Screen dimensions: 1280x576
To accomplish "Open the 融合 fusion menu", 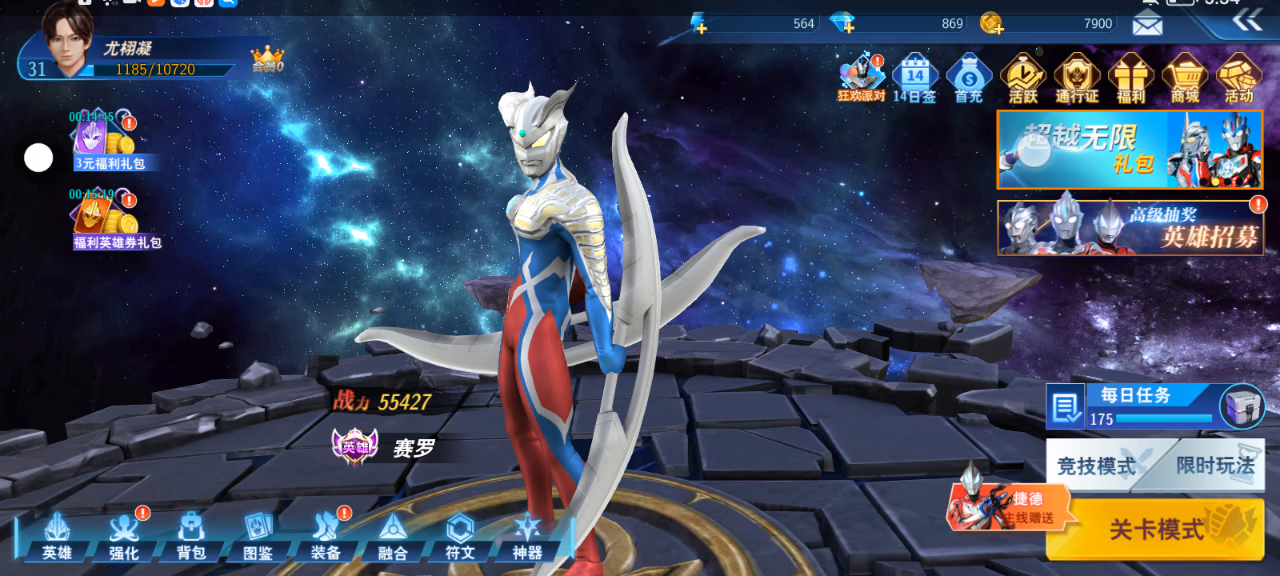I will click(393, 537).
